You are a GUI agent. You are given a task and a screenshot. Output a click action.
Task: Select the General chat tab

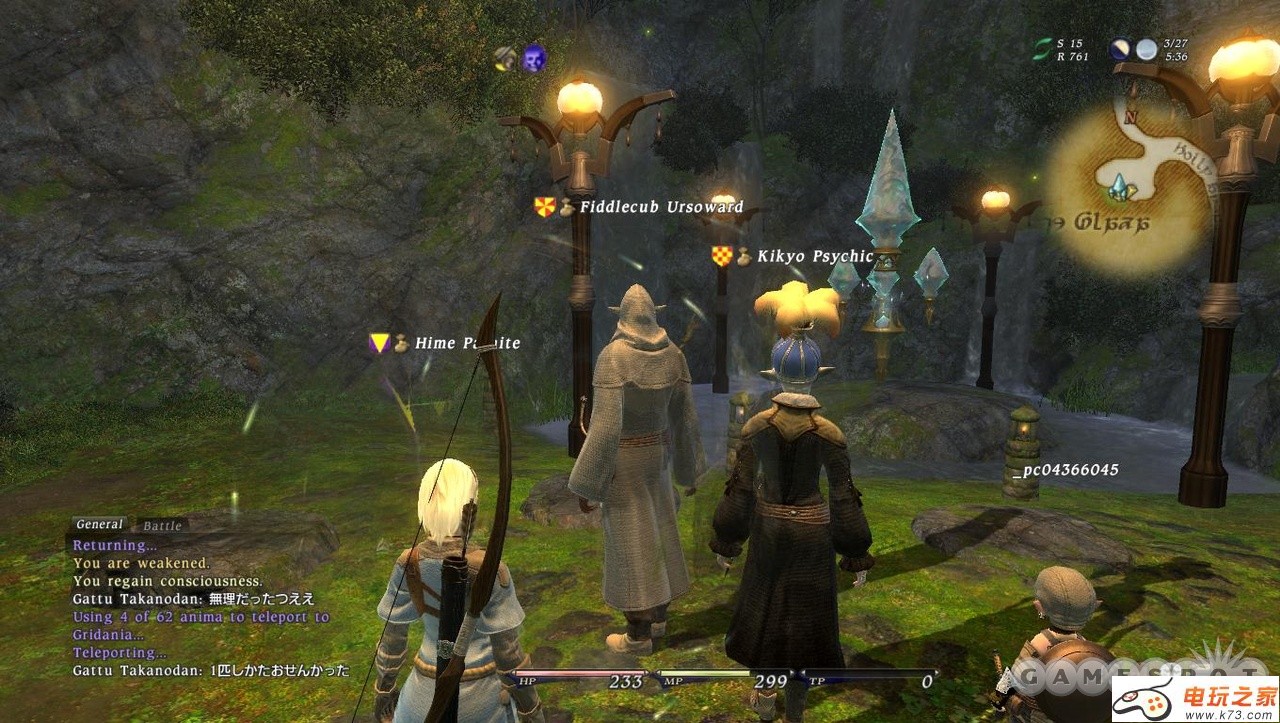click(x=99, y=524)
